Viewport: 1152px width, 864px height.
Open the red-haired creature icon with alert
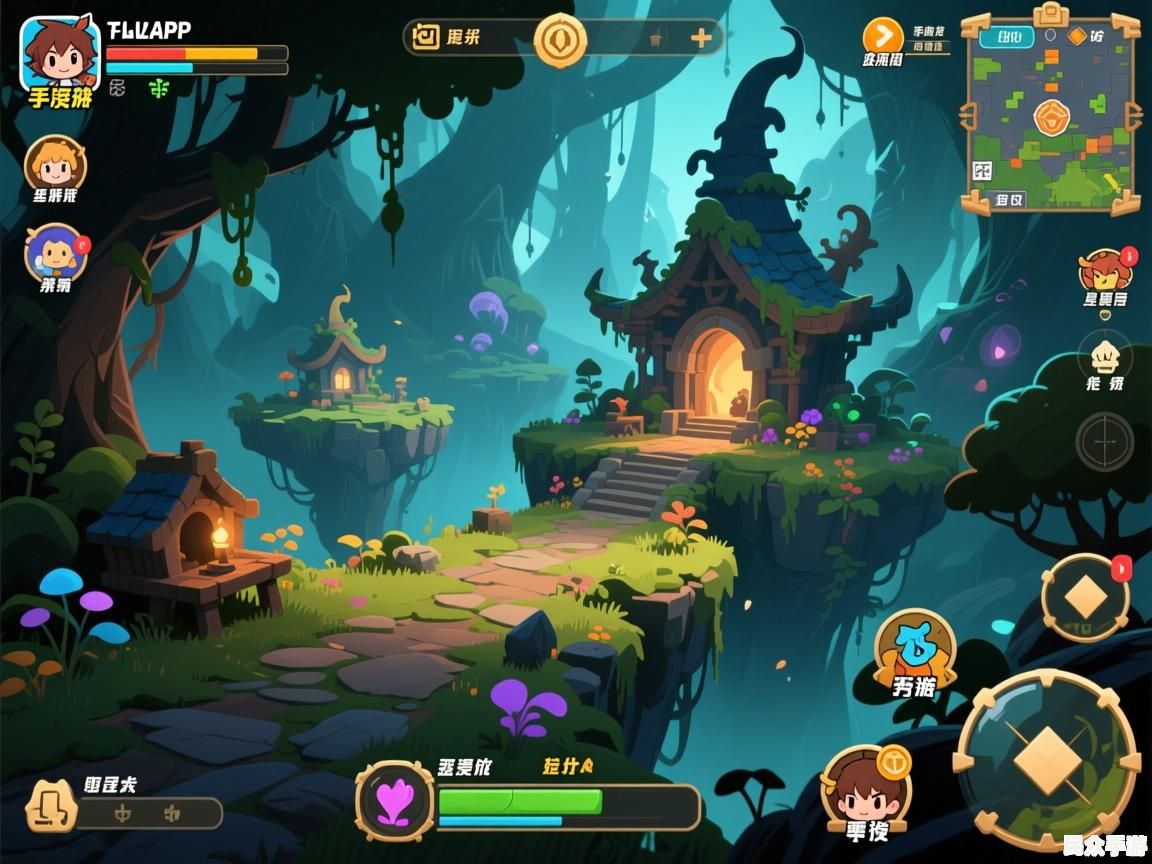click(1104, 272)
